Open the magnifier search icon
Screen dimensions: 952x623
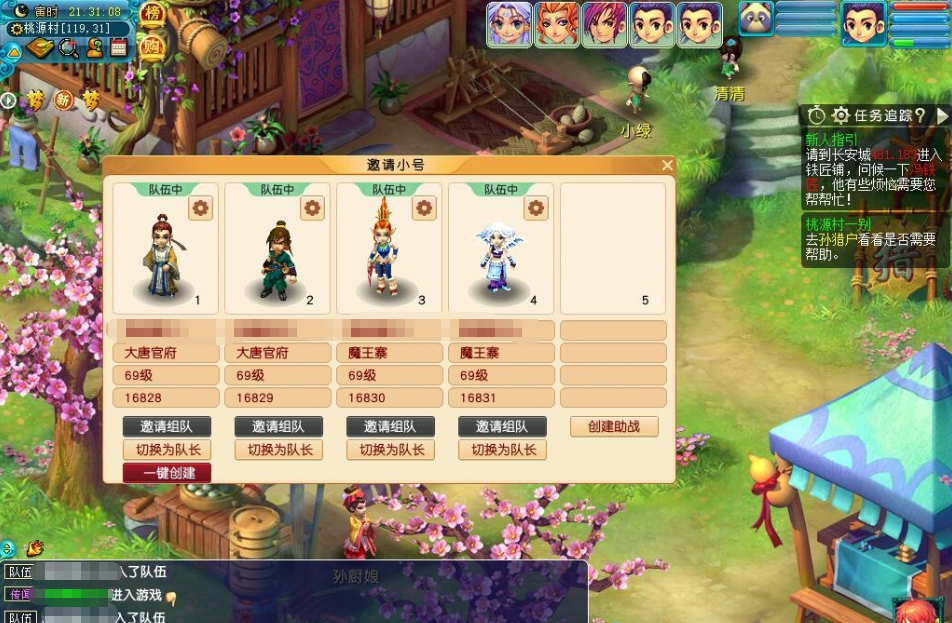(68, 47)
